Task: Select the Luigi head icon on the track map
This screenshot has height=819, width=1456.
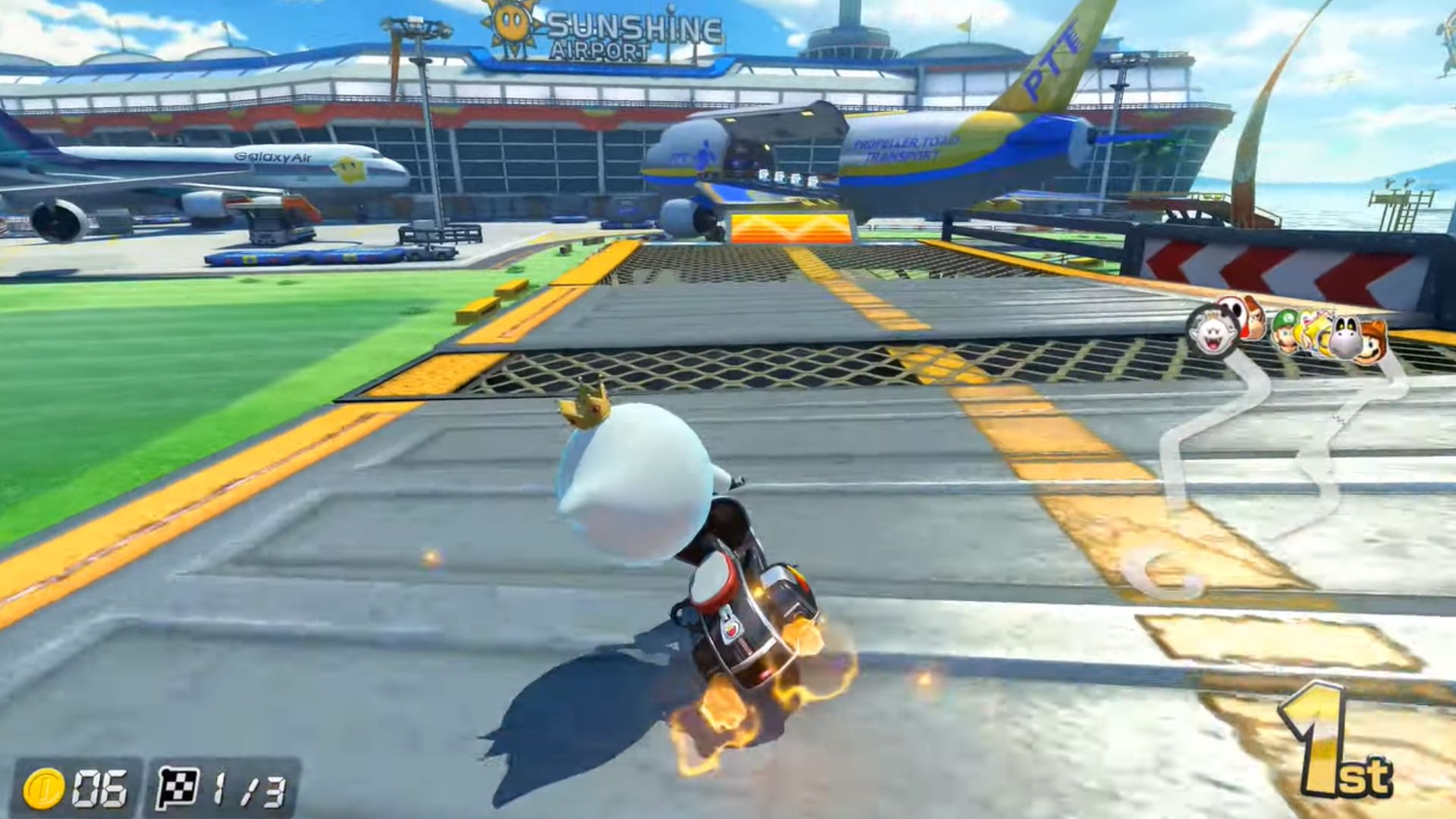Action: tap(1285, 331)
